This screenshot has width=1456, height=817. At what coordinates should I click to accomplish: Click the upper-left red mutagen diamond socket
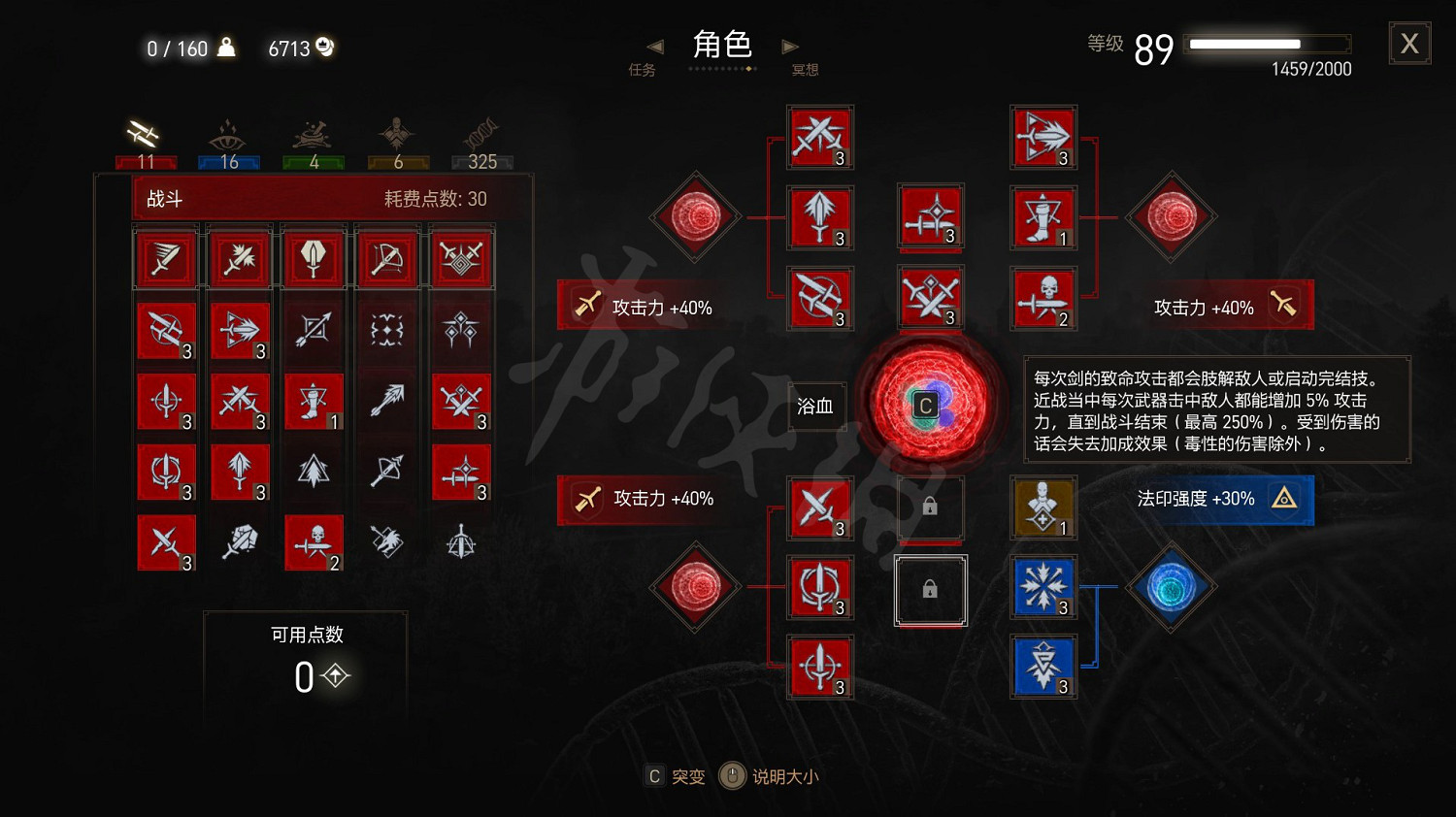point(695,216)
